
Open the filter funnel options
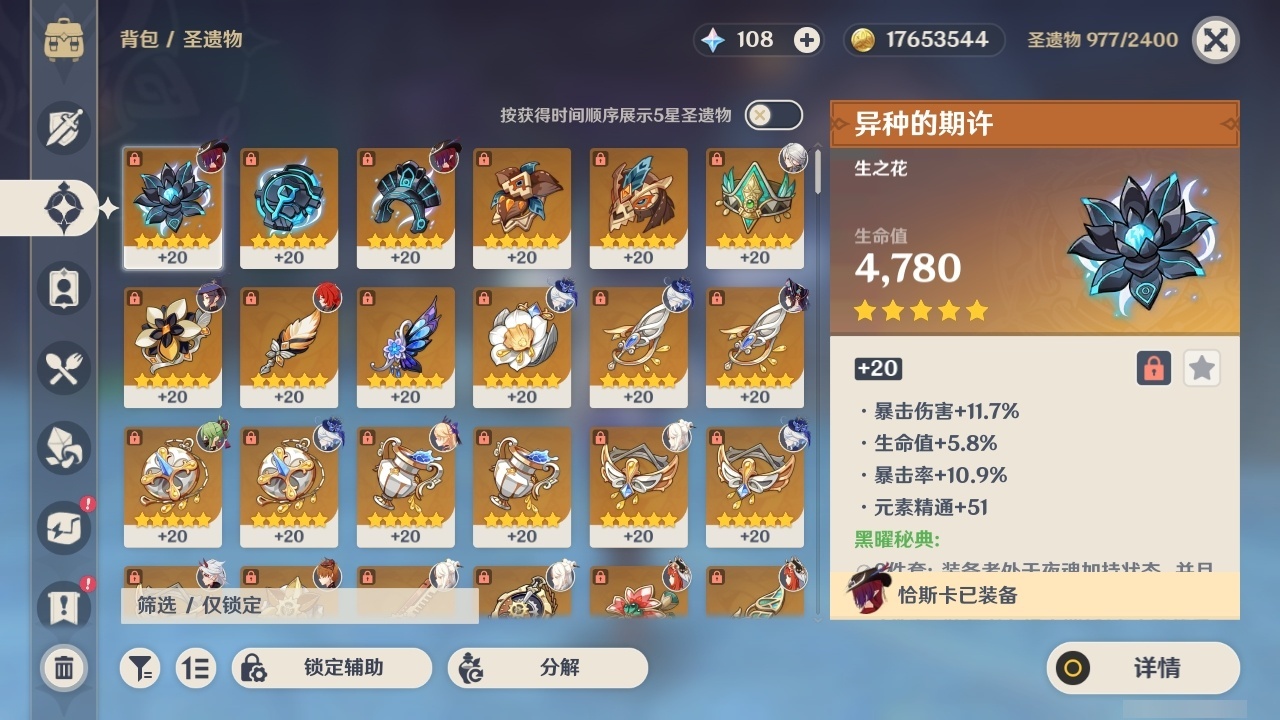click(140, 668)
